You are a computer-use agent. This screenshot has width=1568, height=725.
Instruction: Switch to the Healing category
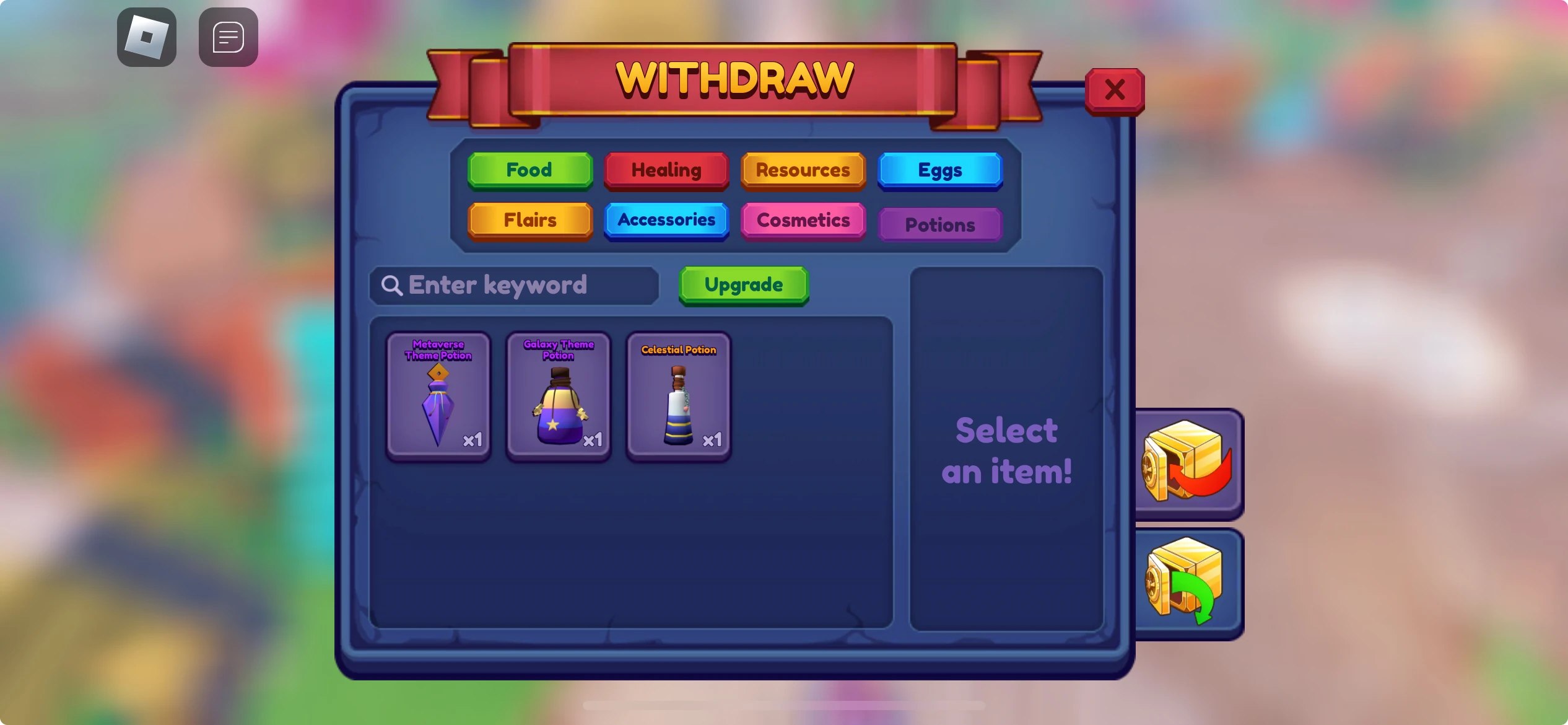click(x=666, y=170)
